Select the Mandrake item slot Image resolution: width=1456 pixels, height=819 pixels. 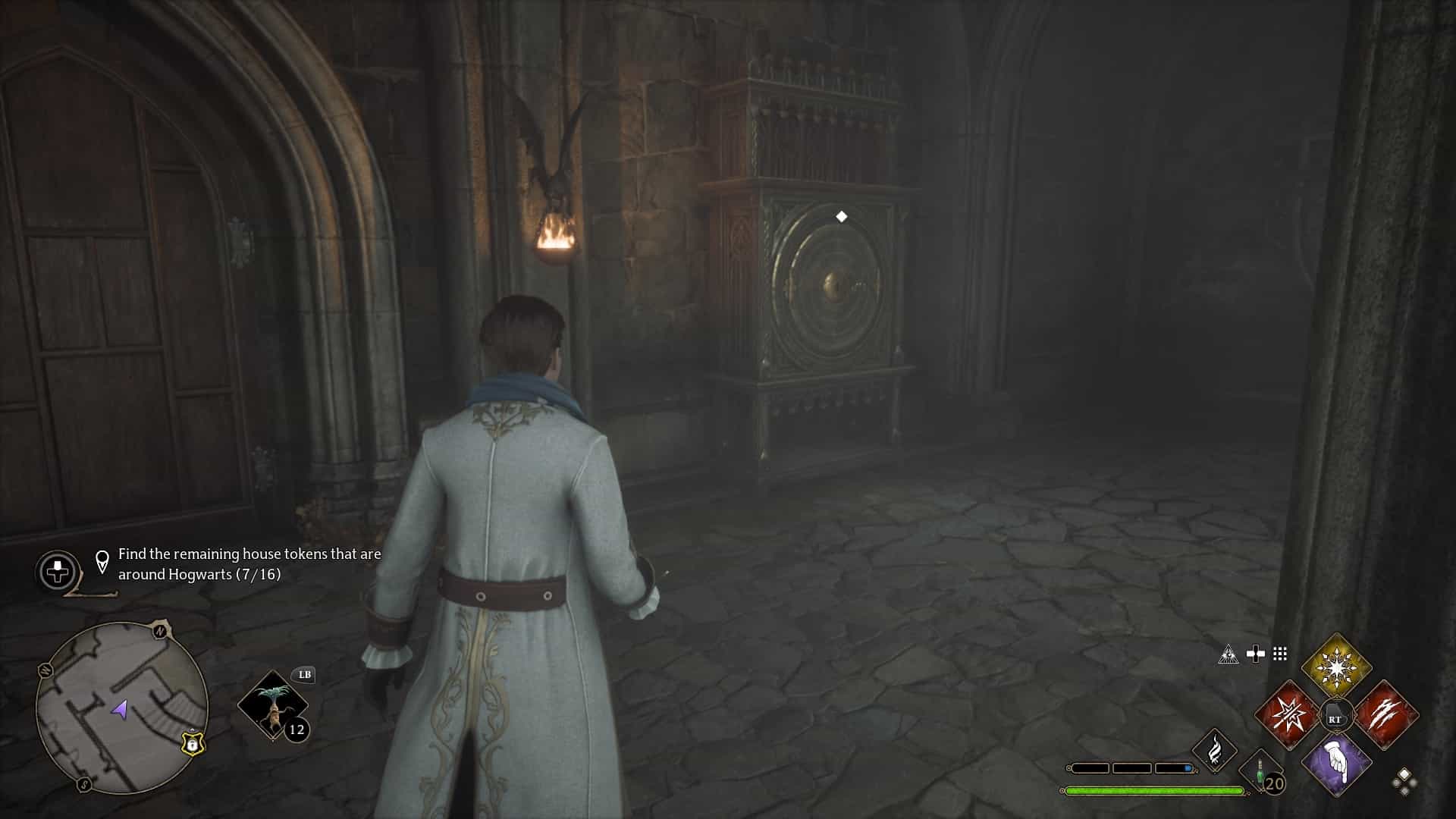272,705
